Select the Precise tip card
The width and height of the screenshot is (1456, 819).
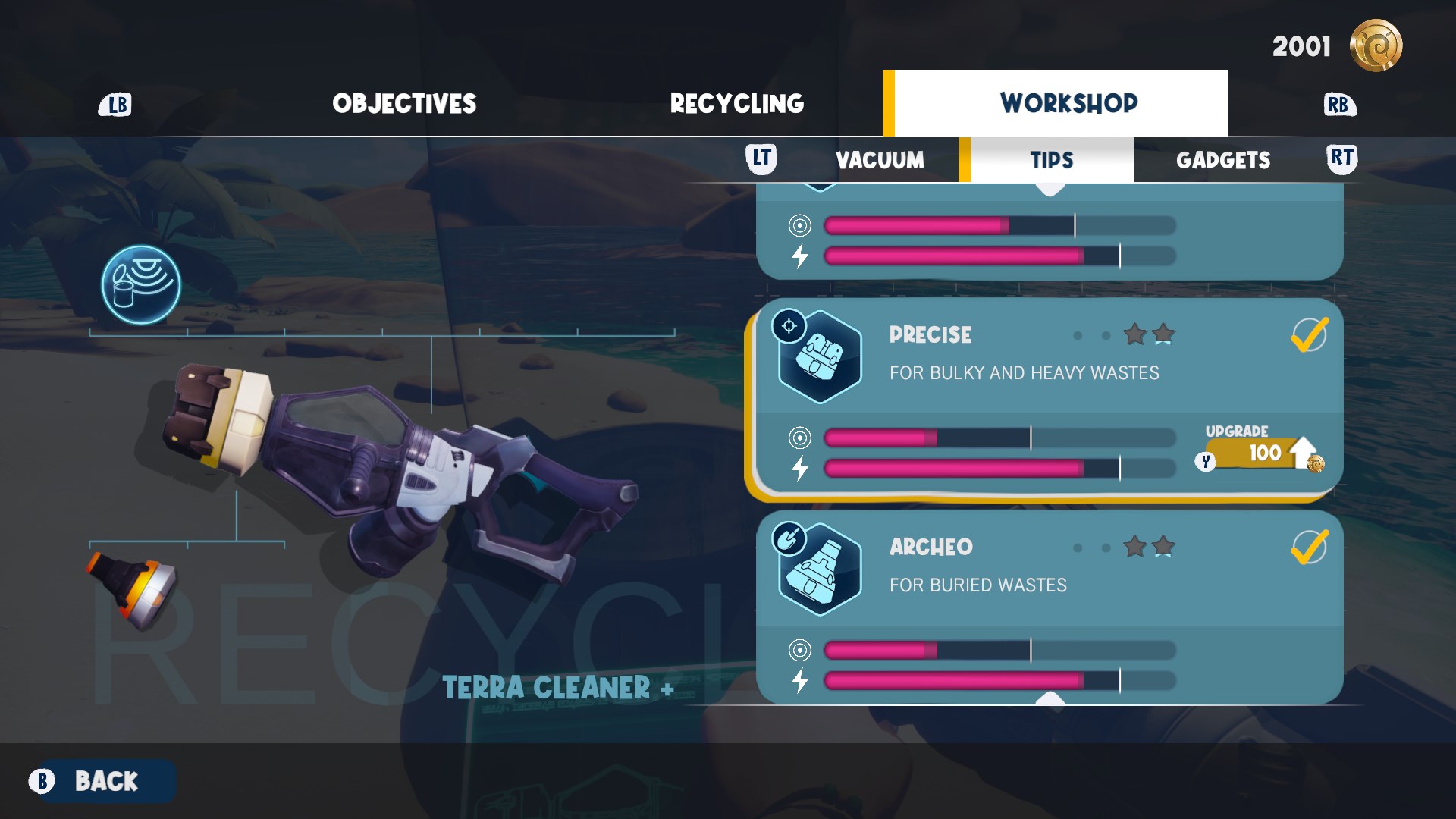tap(1024, 356)
